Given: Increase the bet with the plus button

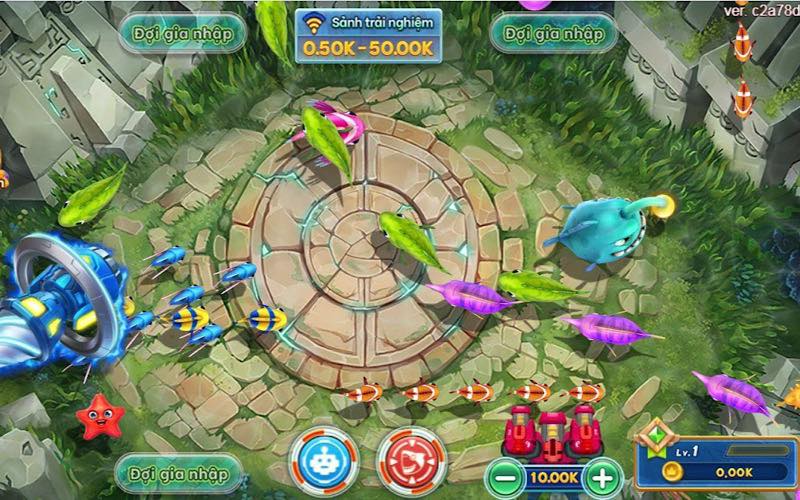Looking at the screenshot, I should (x=599, y=476).
